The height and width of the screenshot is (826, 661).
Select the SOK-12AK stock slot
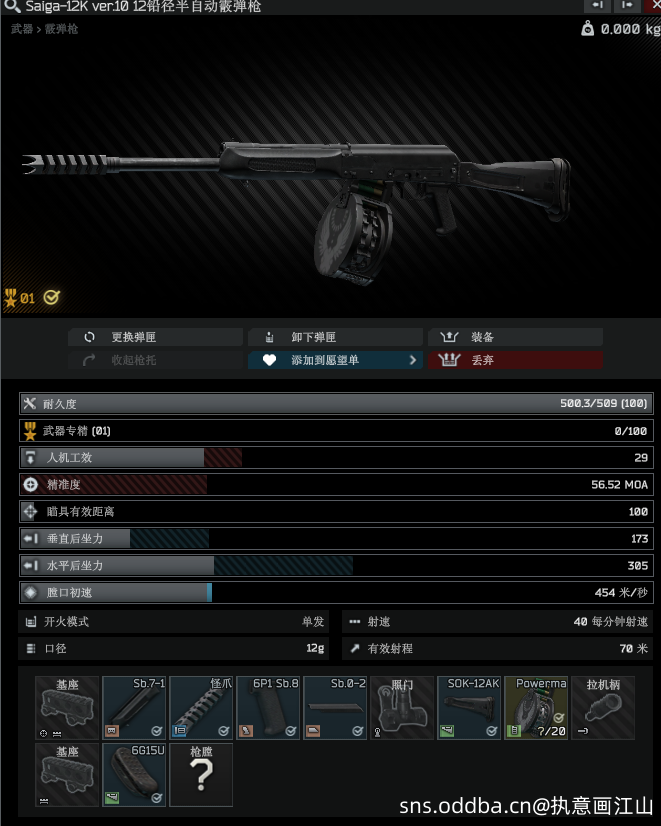(469, 708)
